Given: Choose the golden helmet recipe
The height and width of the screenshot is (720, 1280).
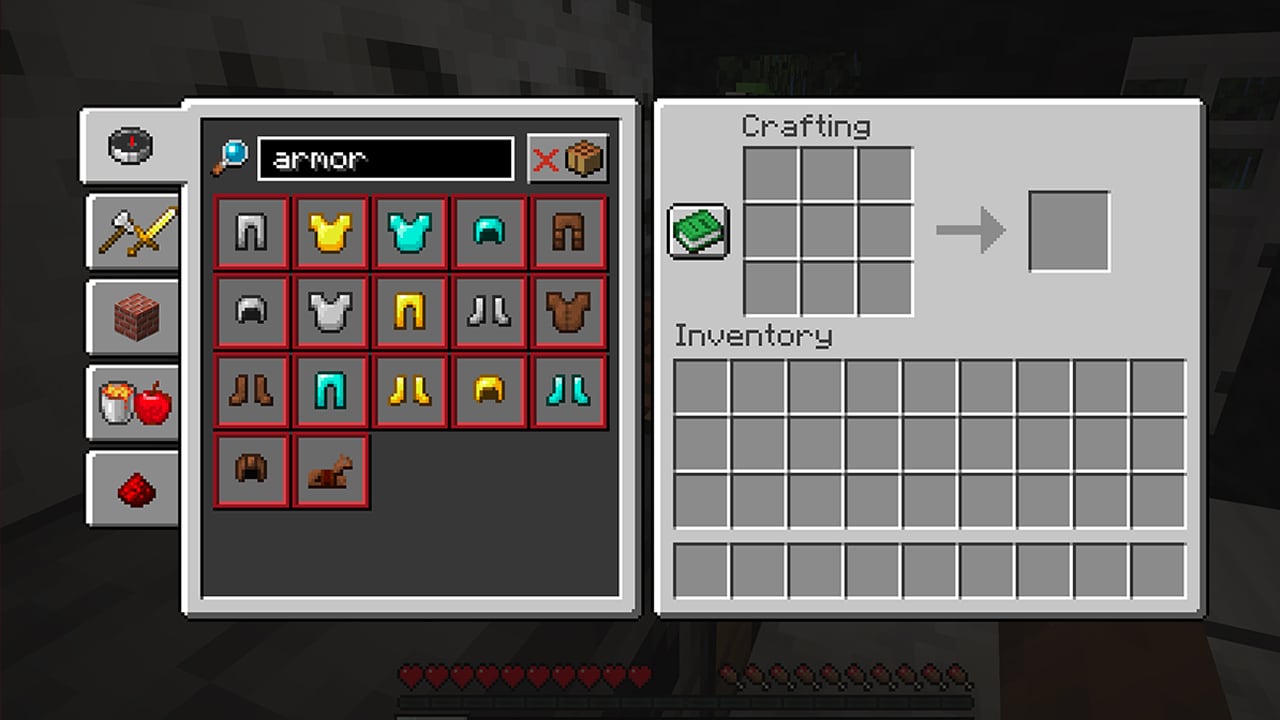Looking at the screenshot, I should click(x=489, y=391).
